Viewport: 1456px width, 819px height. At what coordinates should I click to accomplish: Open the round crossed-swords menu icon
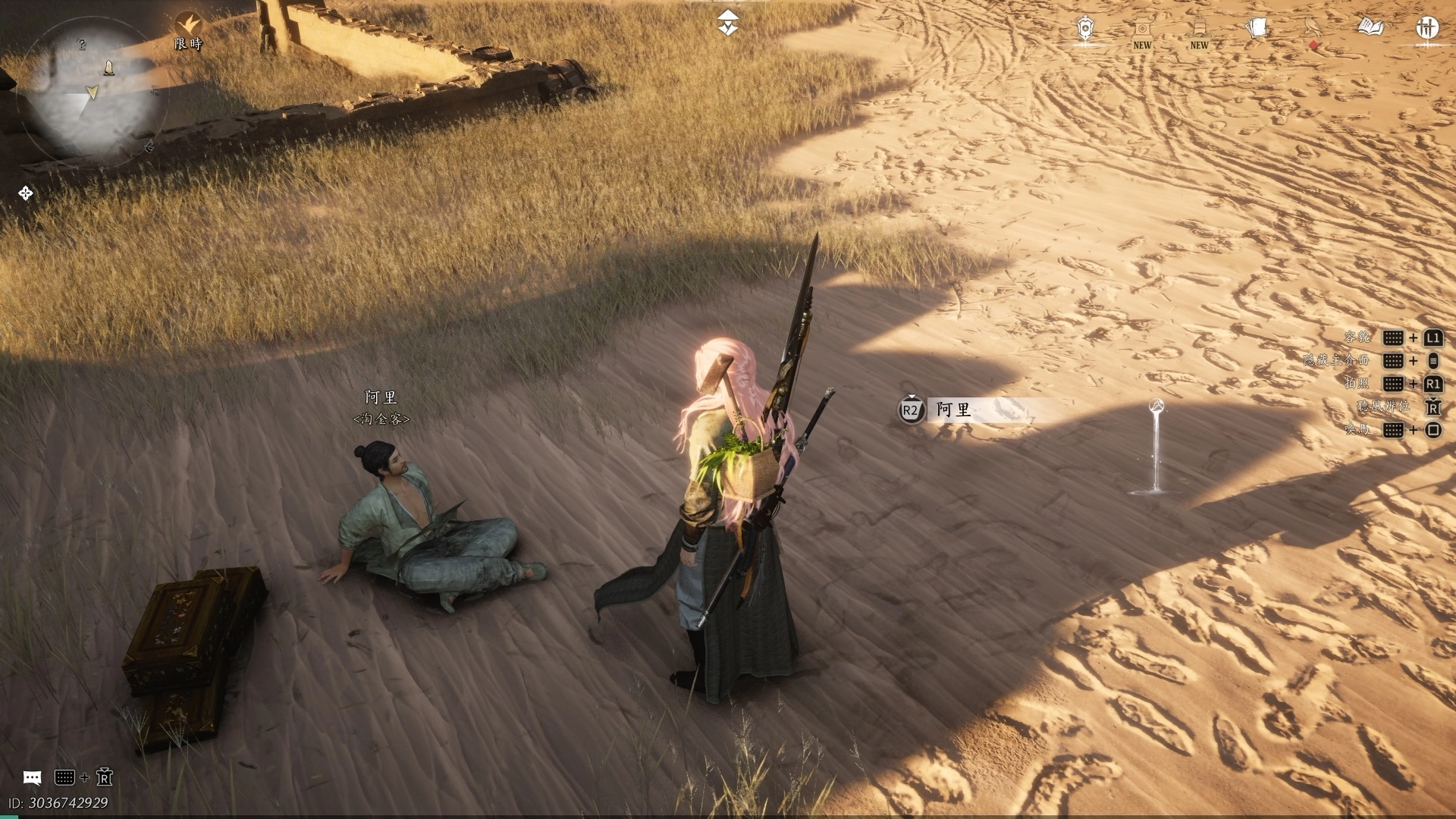[x=1427, y=28]
